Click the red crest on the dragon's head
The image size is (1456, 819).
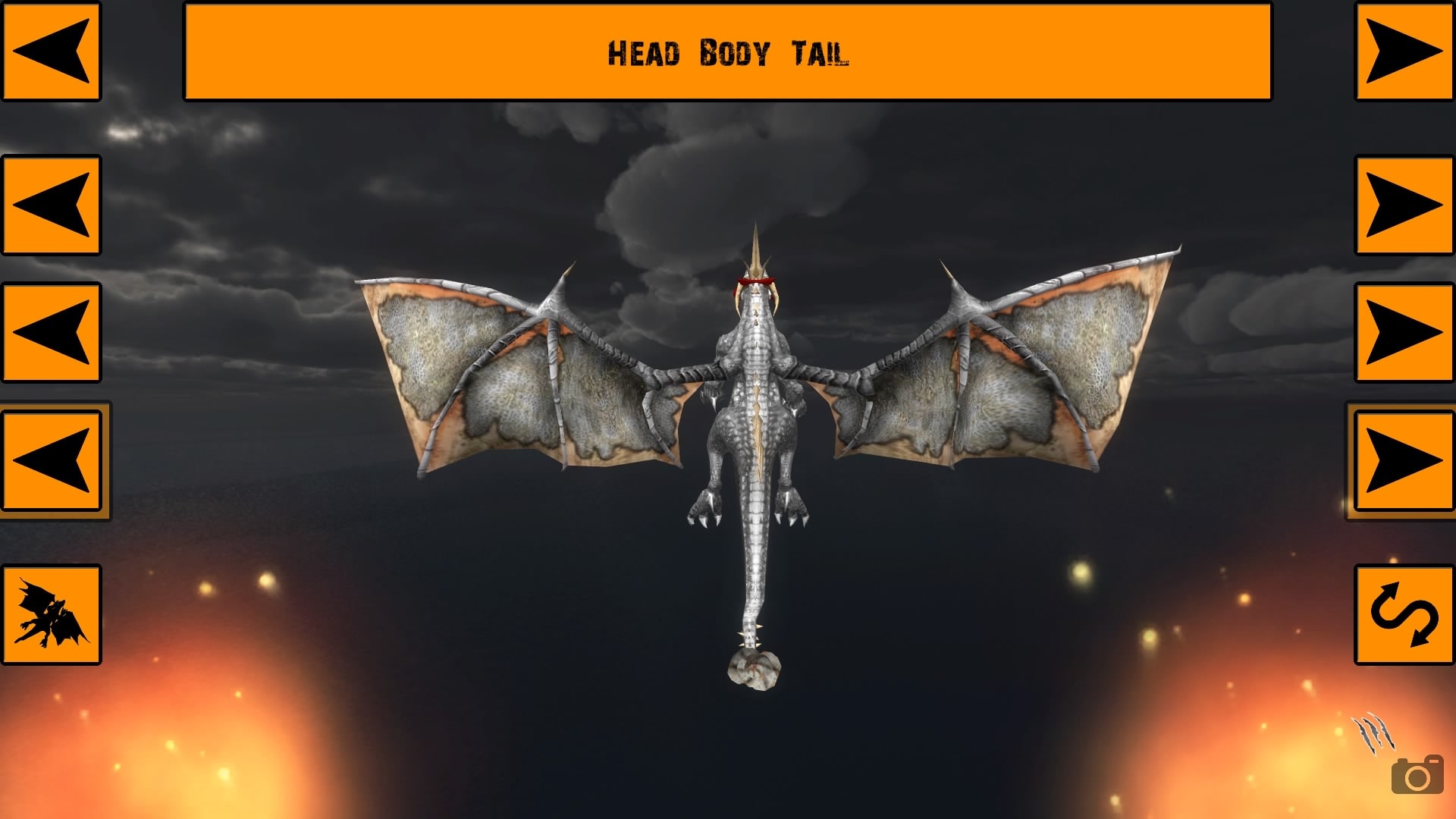coord(755,281)
